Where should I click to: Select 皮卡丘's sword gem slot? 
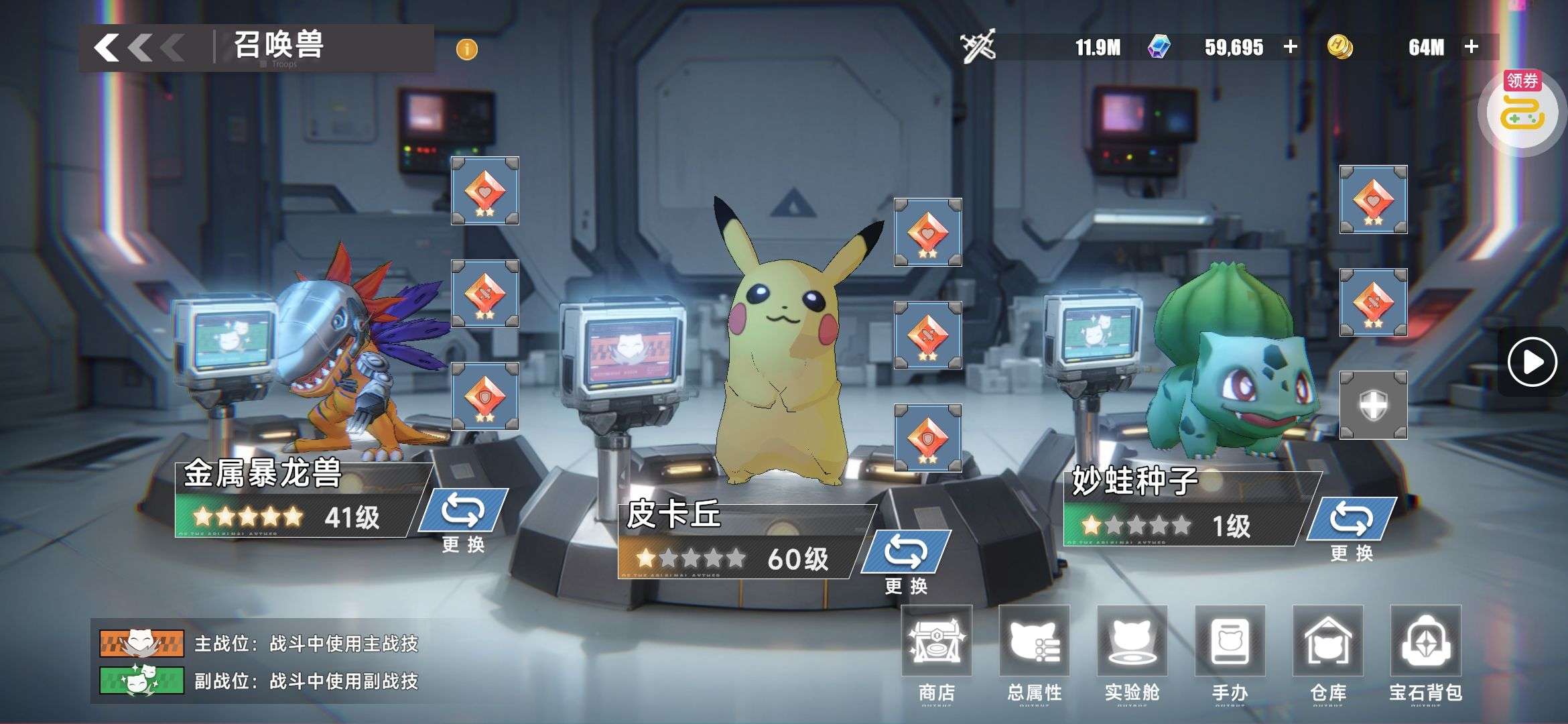pyautogui.click(x=928, y=335)
